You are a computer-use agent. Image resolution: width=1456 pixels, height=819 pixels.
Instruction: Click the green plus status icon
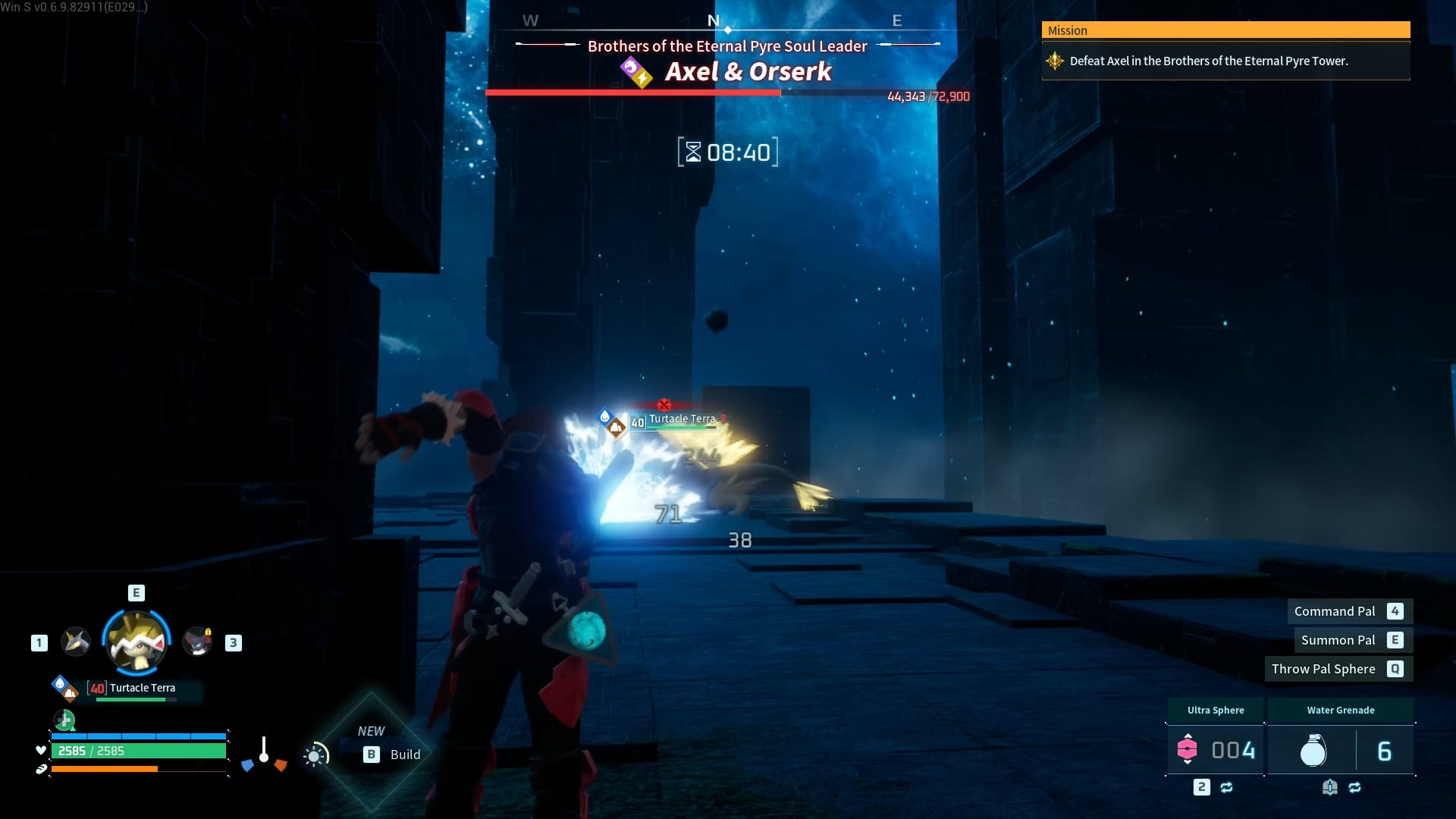pos(64,720)
